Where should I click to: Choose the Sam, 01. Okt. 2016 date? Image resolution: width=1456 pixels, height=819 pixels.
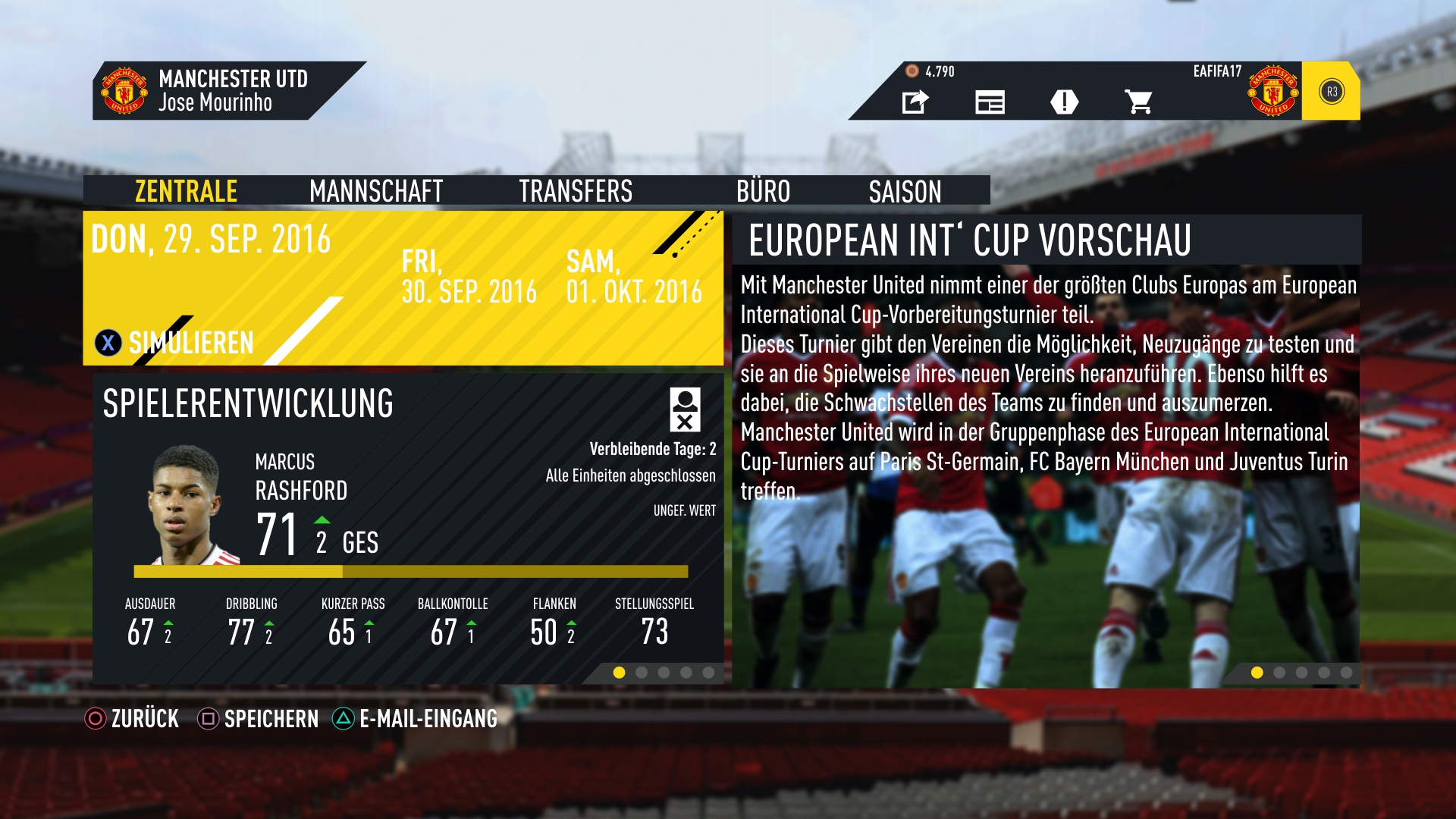(x=634, y=278)
